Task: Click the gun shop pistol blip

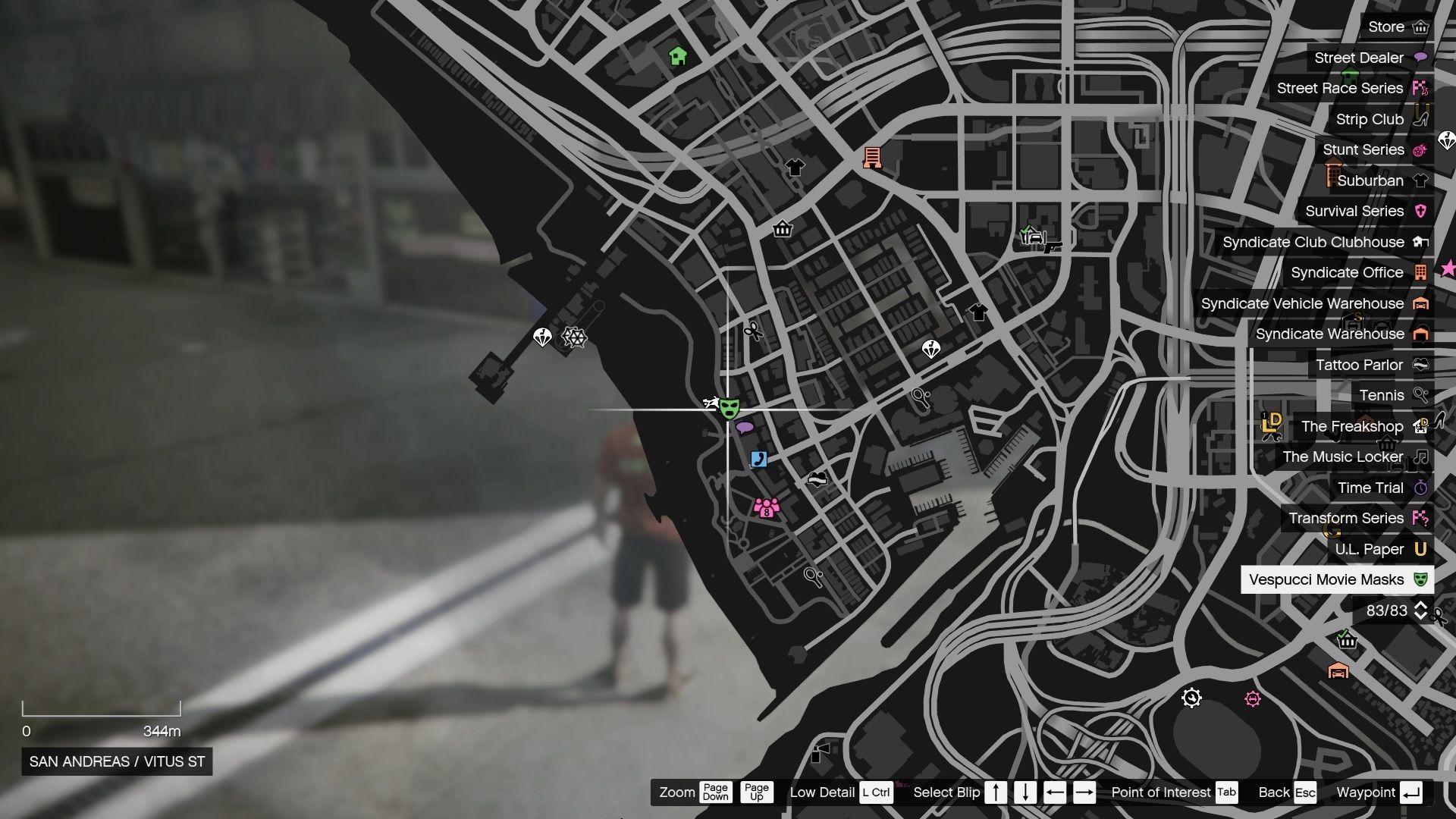Action: (x=1053, y=246)
